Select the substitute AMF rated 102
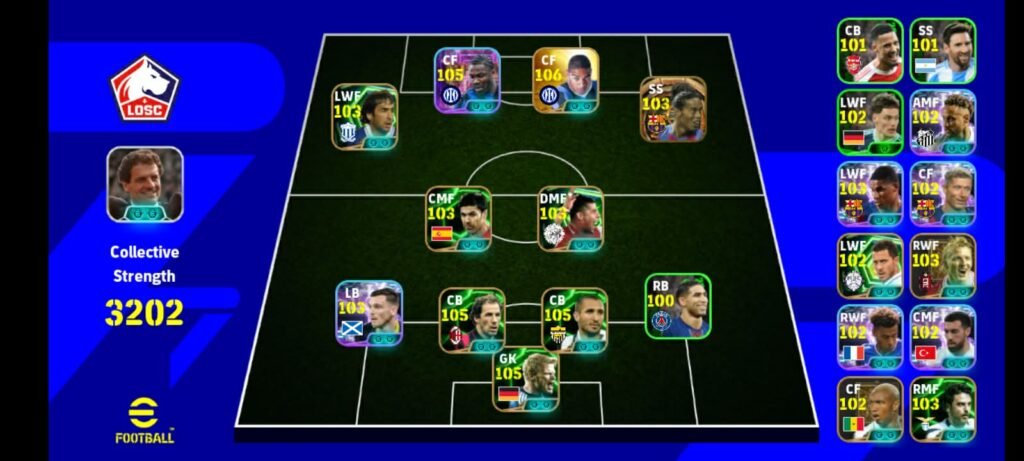The width and height of the screenshot is (1024, 461). pyautogui.click(x=943, y=123)
